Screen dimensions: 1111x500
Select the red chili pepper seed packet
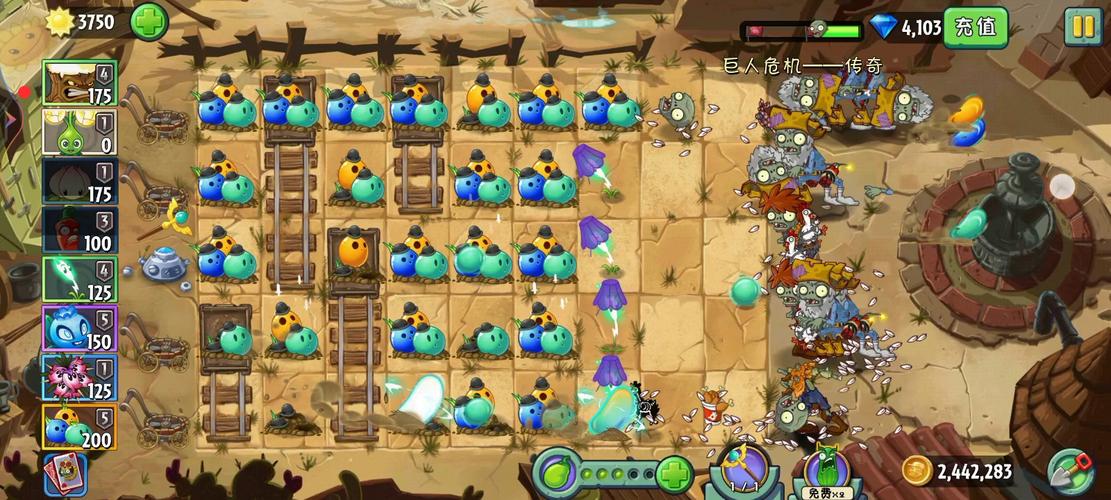coord(79,230)
